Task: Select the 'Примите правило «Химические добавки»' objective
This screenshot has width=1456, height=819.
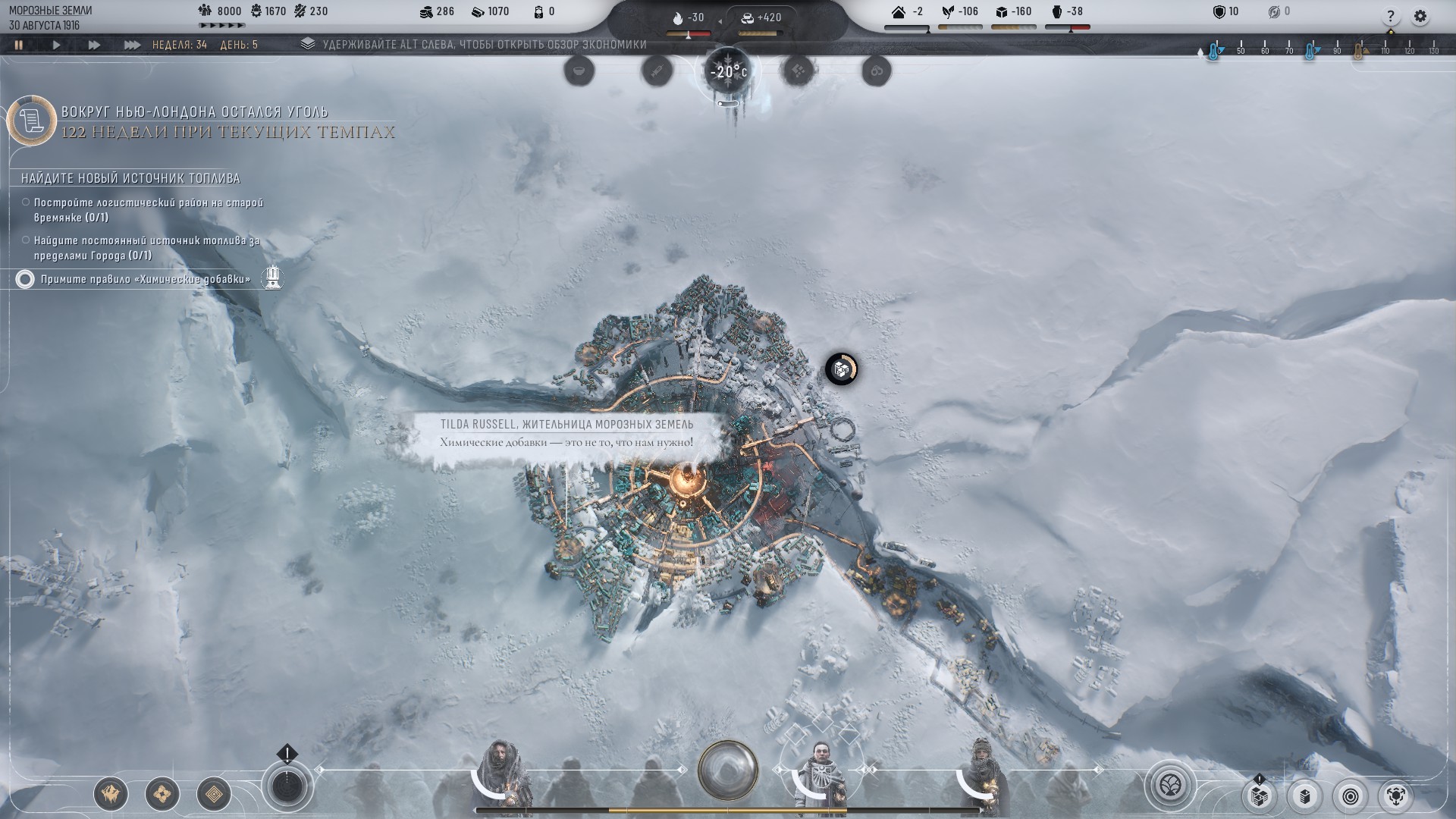Action: pos(145,279)
